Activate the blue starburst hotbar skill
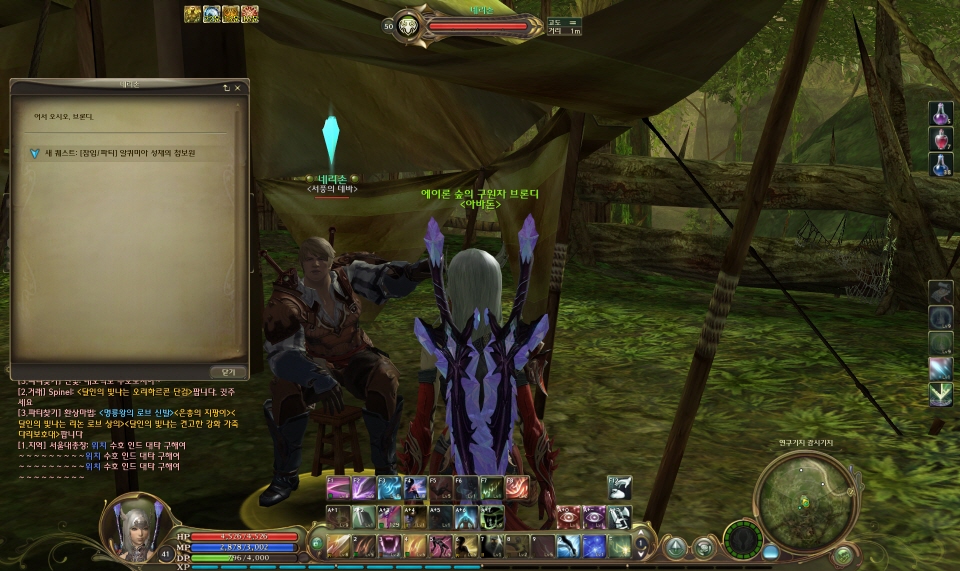 tap(594, 545)
